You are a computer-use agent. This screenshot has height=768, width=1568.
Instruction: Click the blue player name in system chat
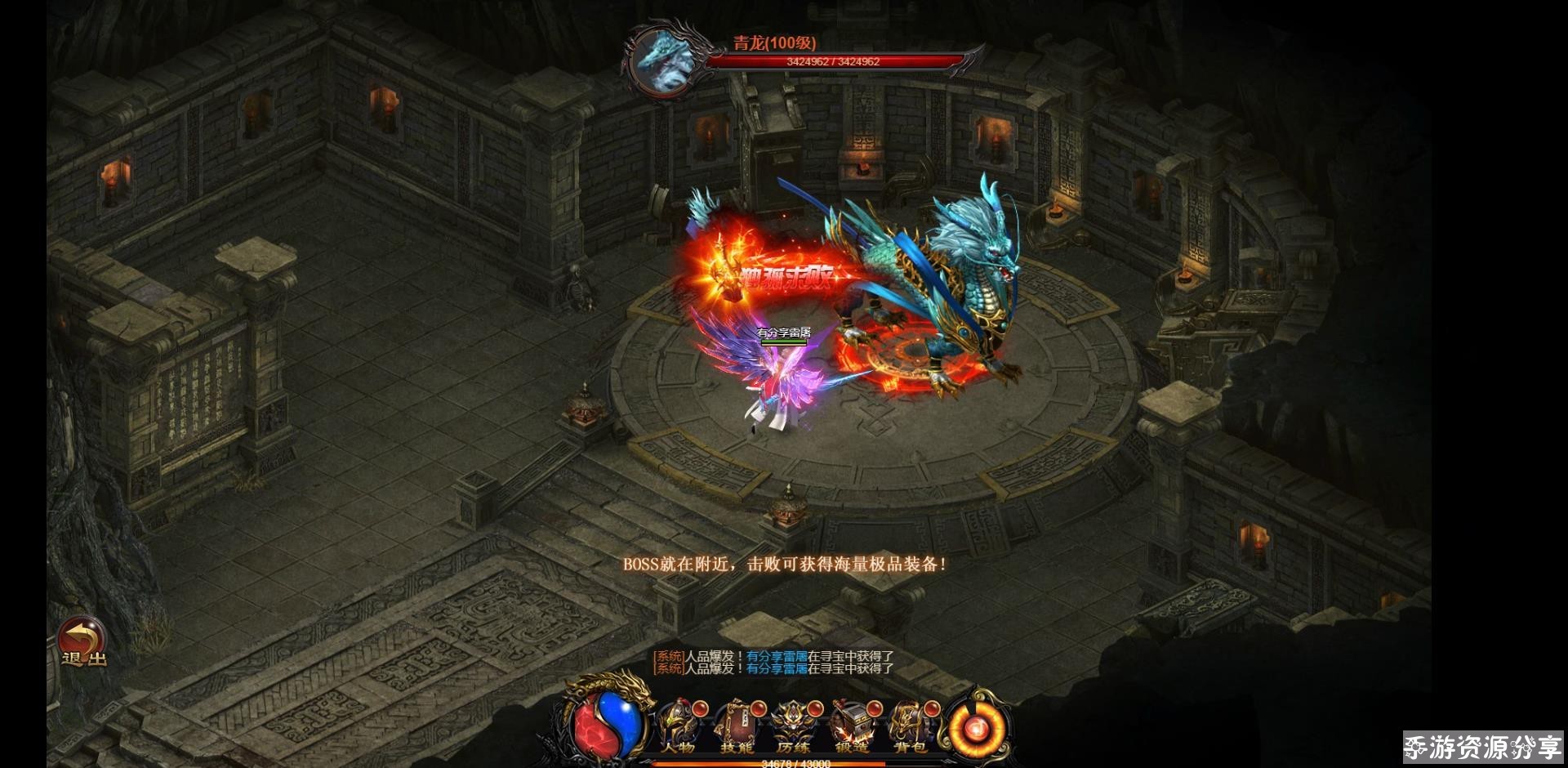777,656
